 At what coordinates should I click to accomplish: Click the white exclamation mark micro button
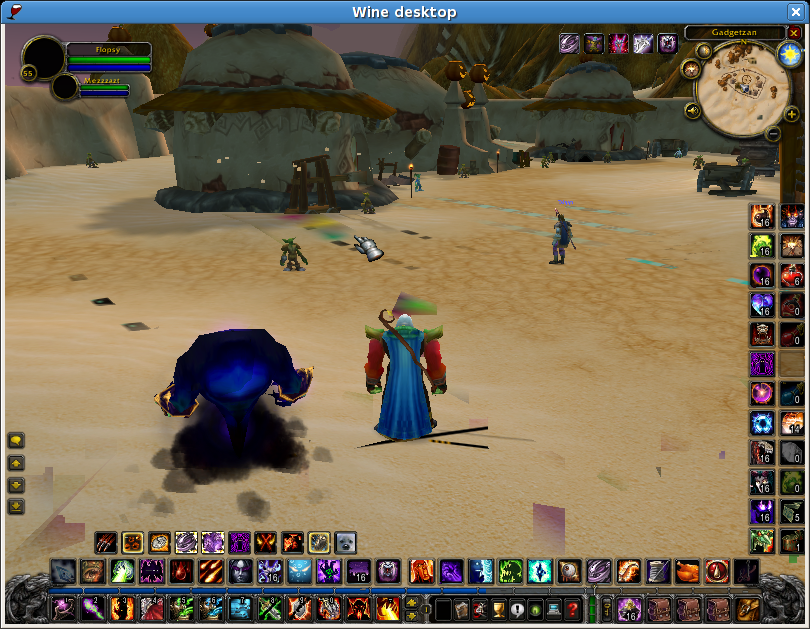tap(516, 608)
